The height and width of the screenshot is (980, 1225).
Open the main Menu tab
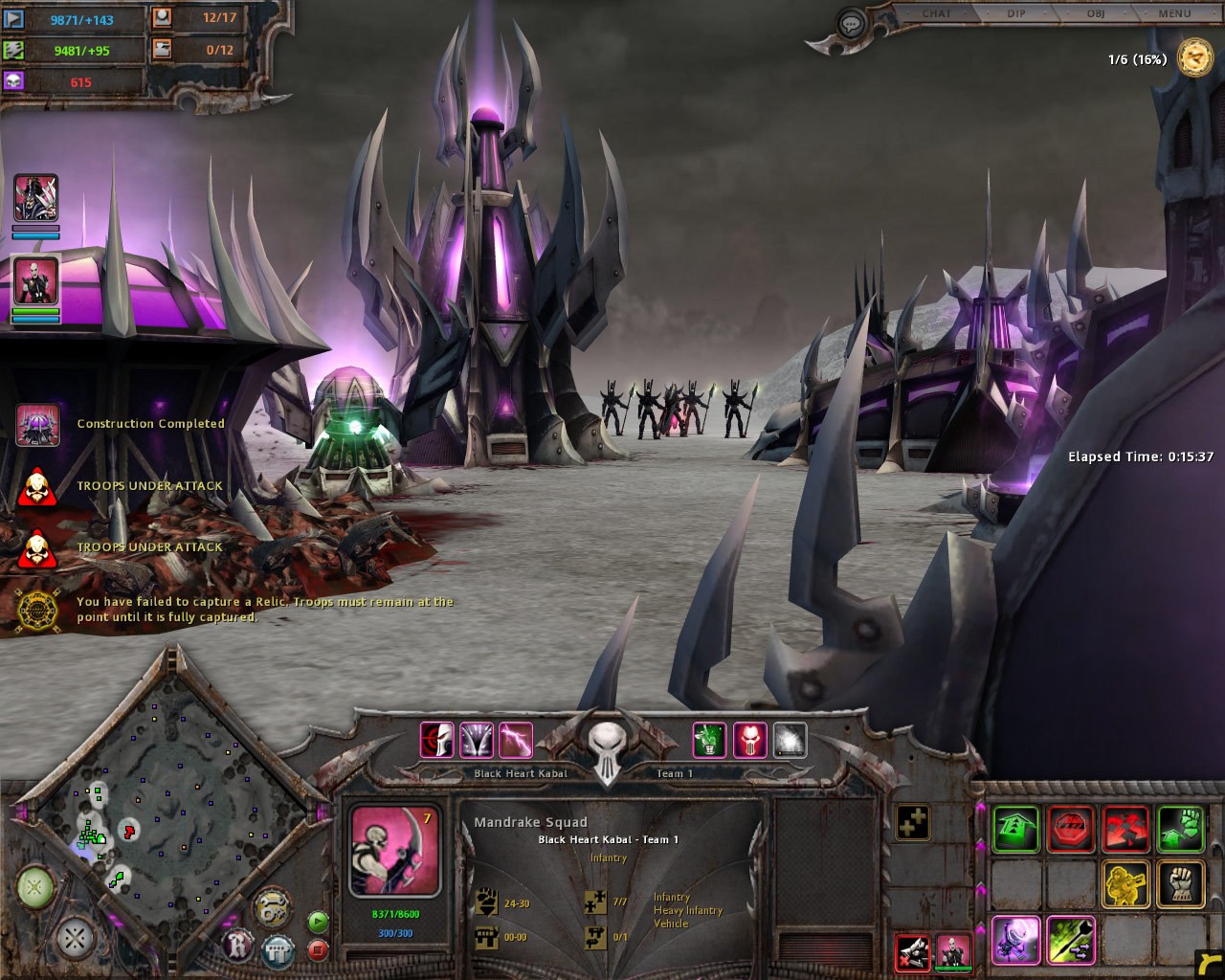1174,14
